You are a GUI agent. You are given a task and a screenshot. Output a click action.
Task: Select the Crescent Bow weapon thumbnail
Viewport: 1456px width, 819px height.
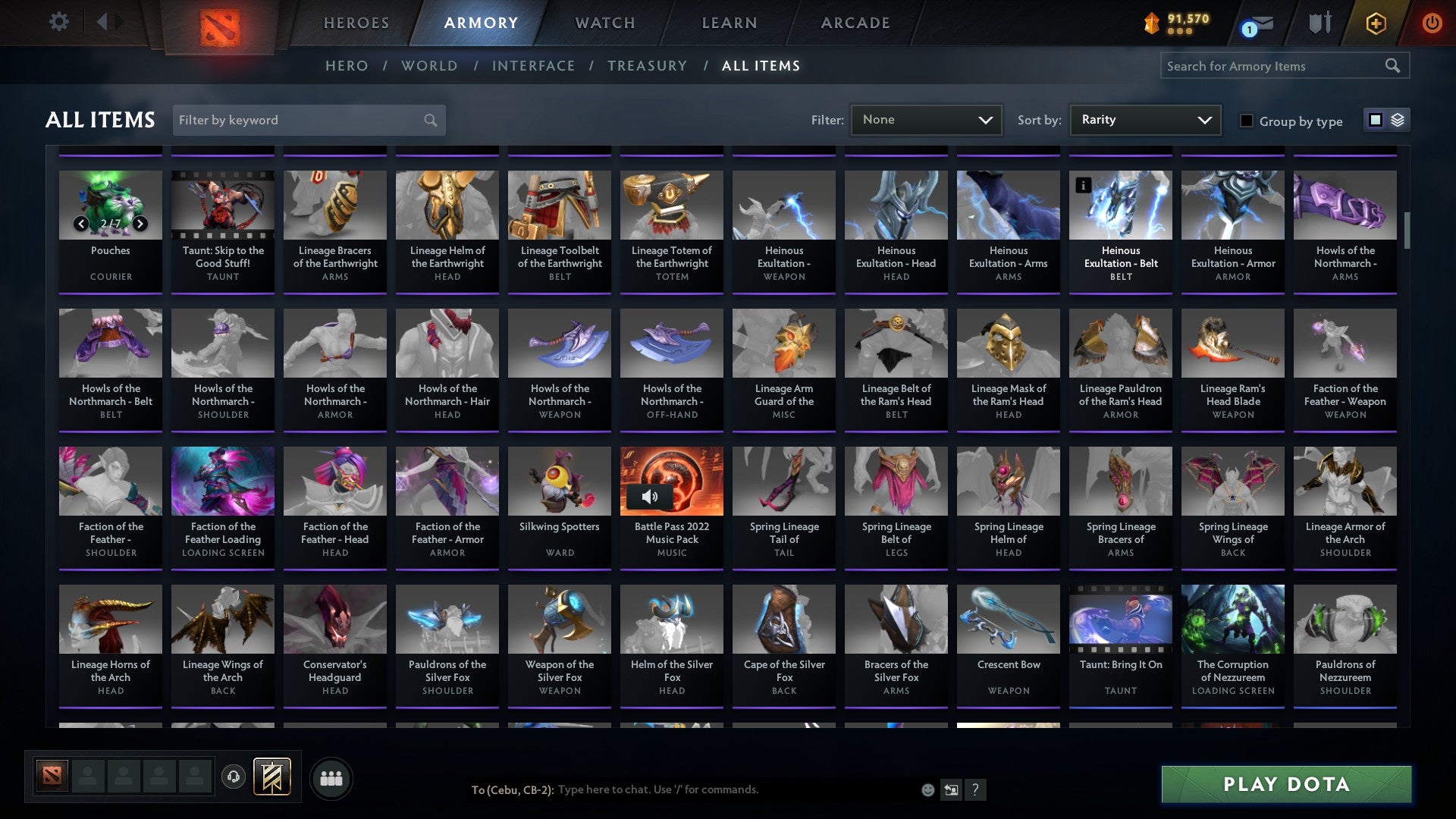[1008, 619]
